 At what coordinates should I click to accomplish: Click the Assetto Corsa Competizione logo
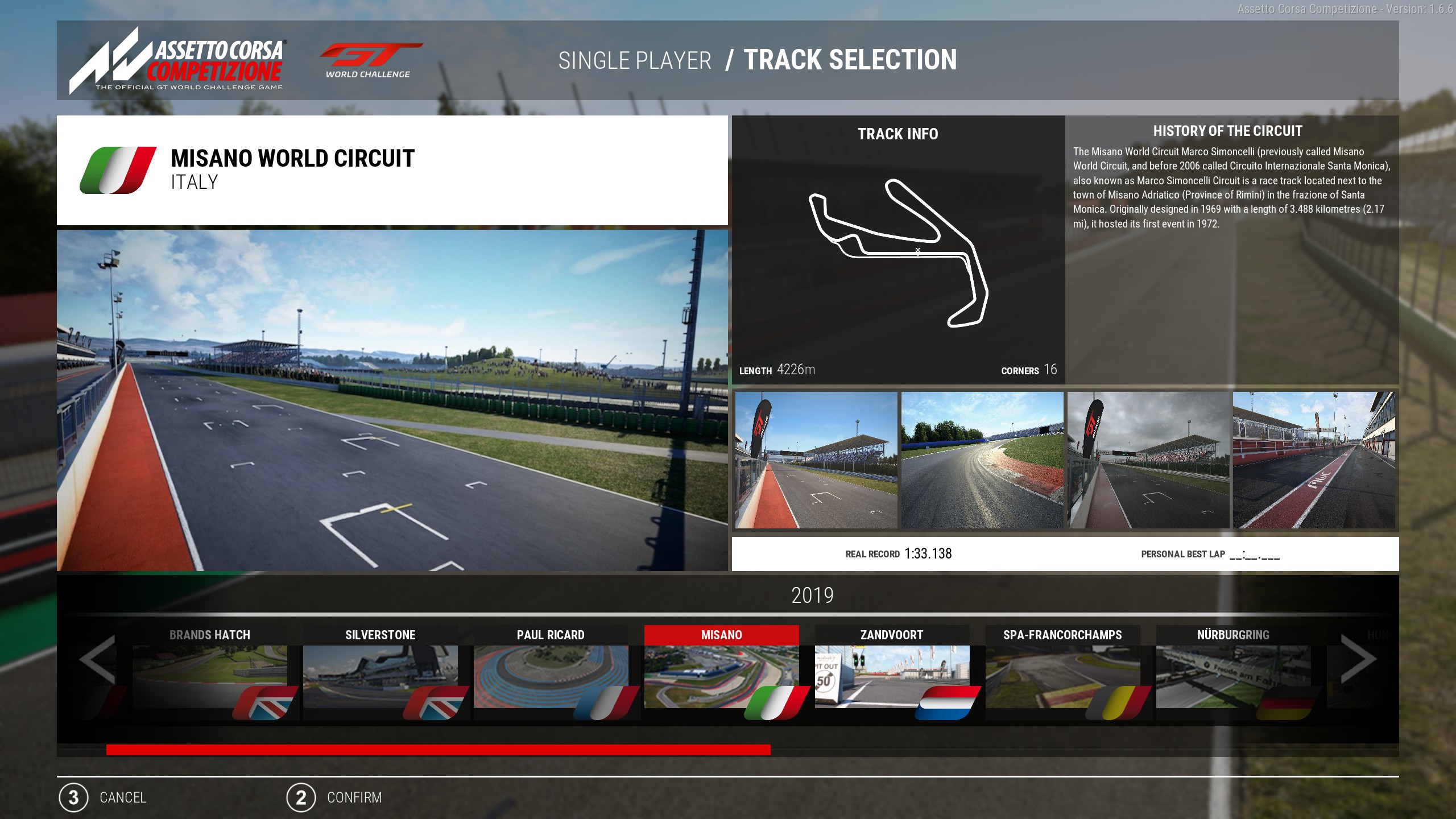176,60
